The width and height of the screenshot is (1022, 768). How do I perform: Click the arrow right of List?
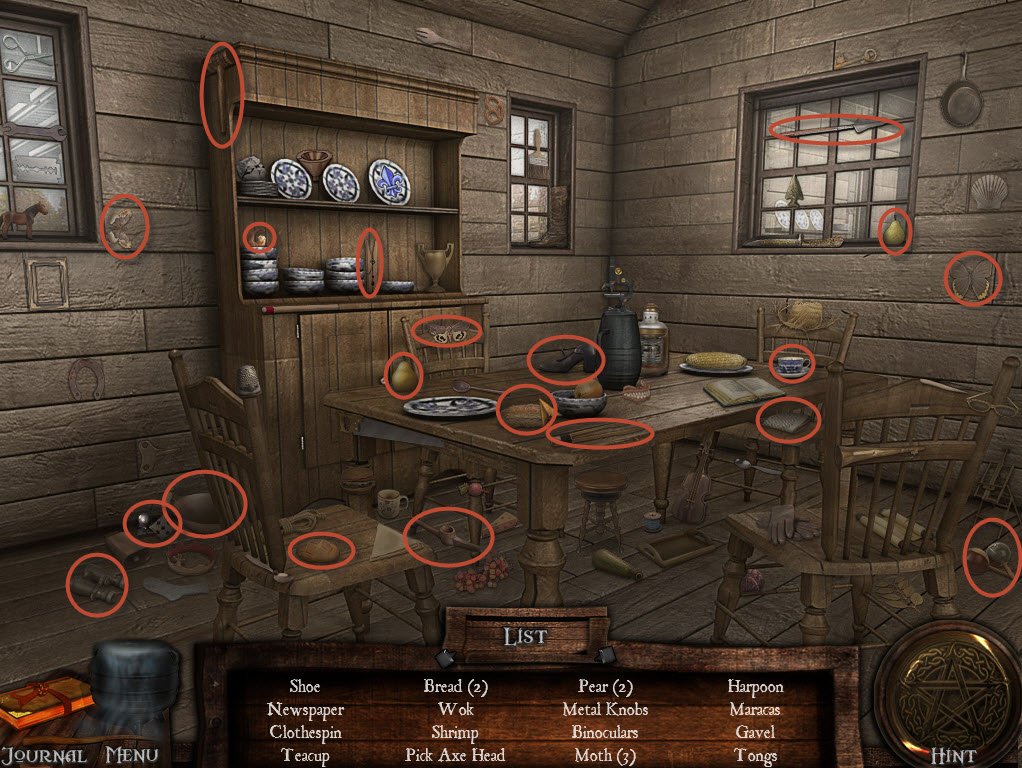[x=606, y=656]
